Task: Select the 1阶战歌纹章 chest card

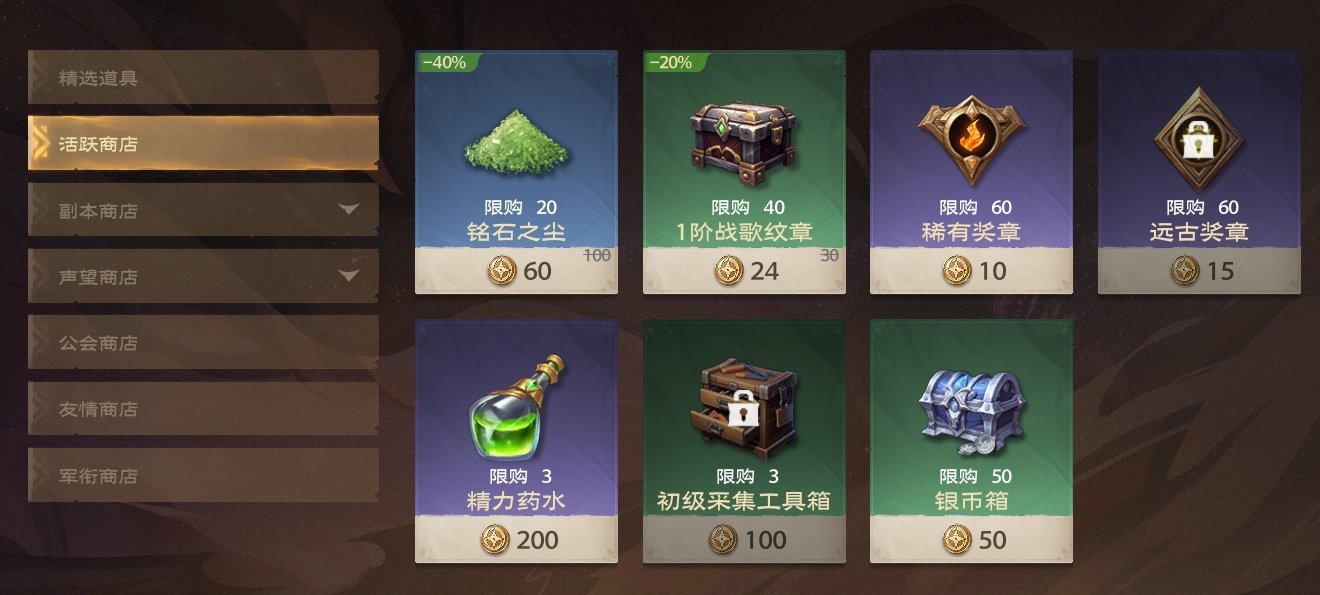Action: [744, 172]
